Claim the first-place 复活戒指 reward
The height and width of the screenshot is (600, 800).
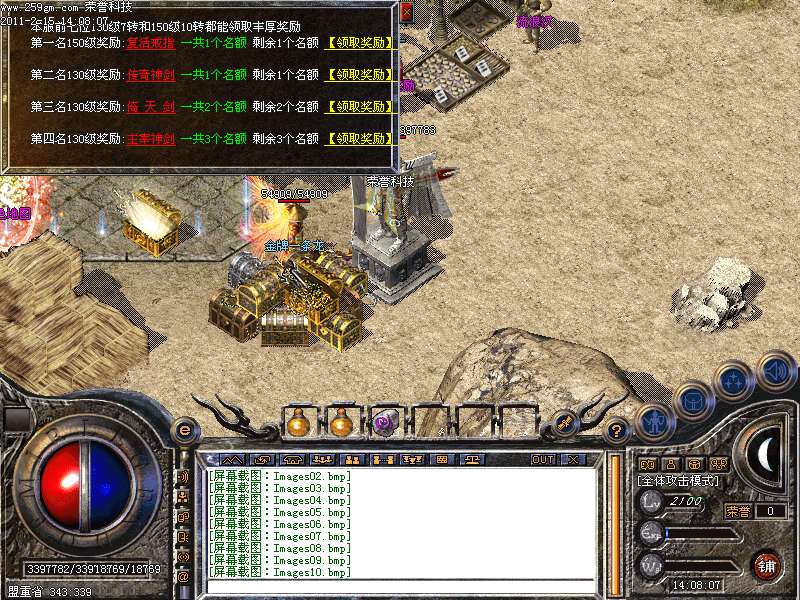[360, 44]
